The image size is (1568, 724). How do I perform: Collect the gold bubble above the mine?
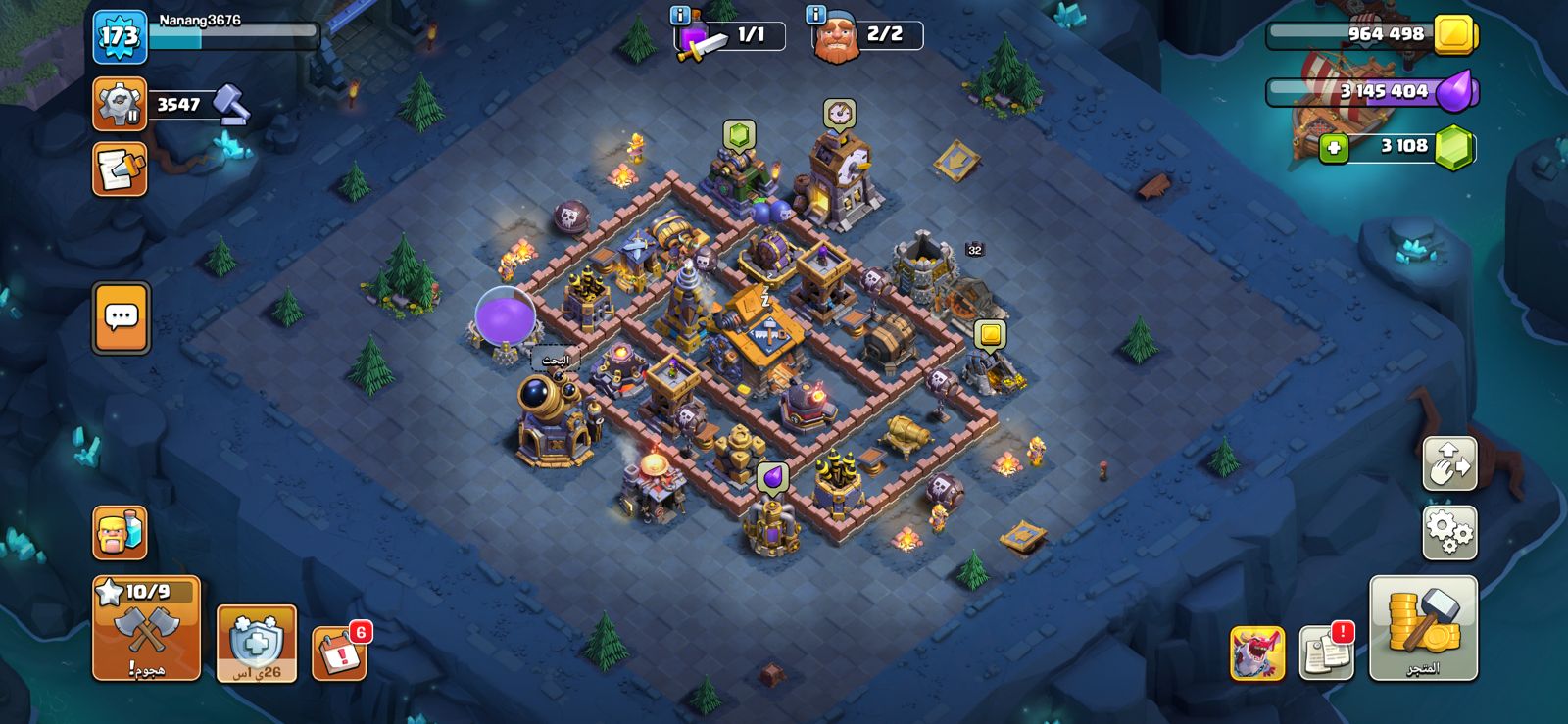tap(990, 335)
